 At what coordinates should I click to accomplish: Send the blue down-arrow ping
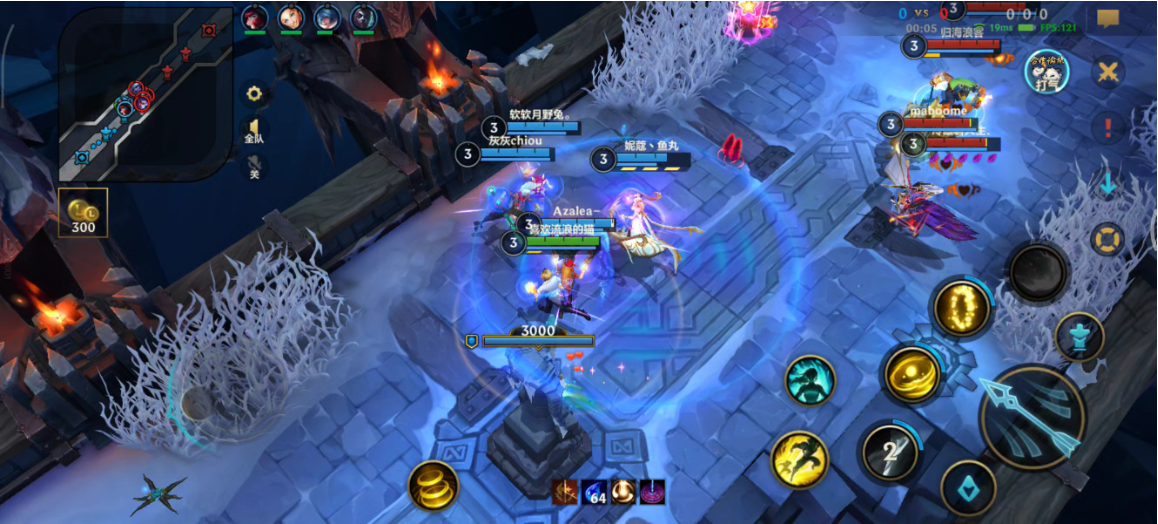[1107, 183]
